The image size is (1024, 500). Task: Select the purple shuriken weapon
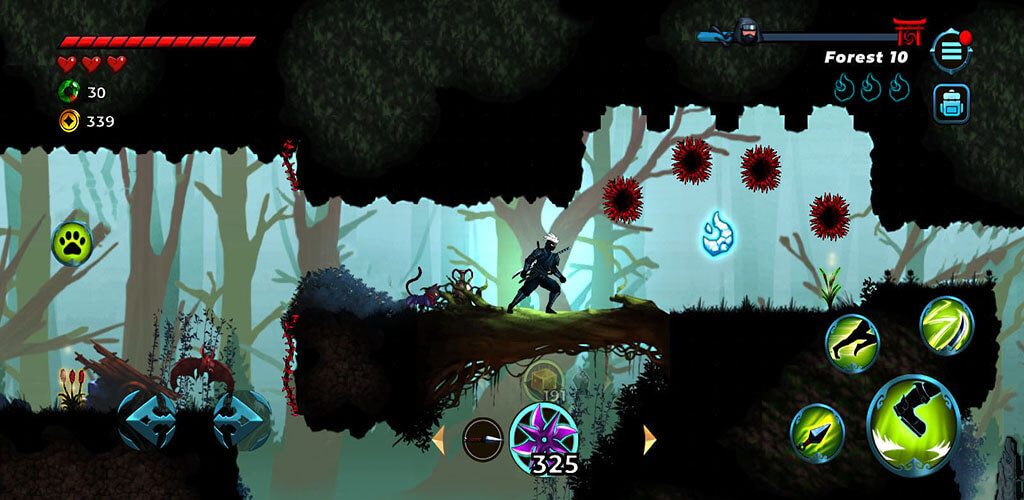coord(543,438)
